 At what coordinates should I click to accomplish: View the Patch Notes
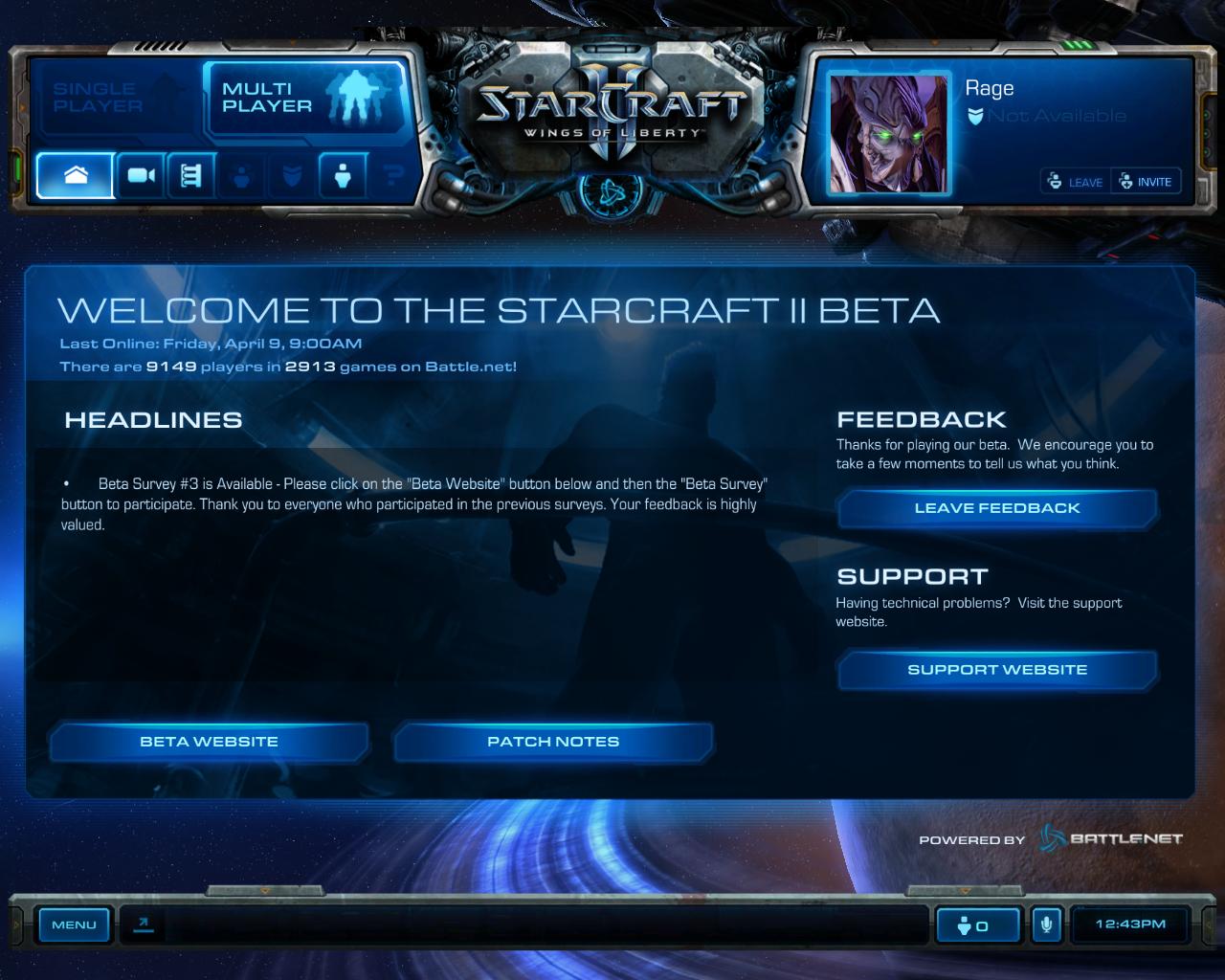tap(553, 742)
